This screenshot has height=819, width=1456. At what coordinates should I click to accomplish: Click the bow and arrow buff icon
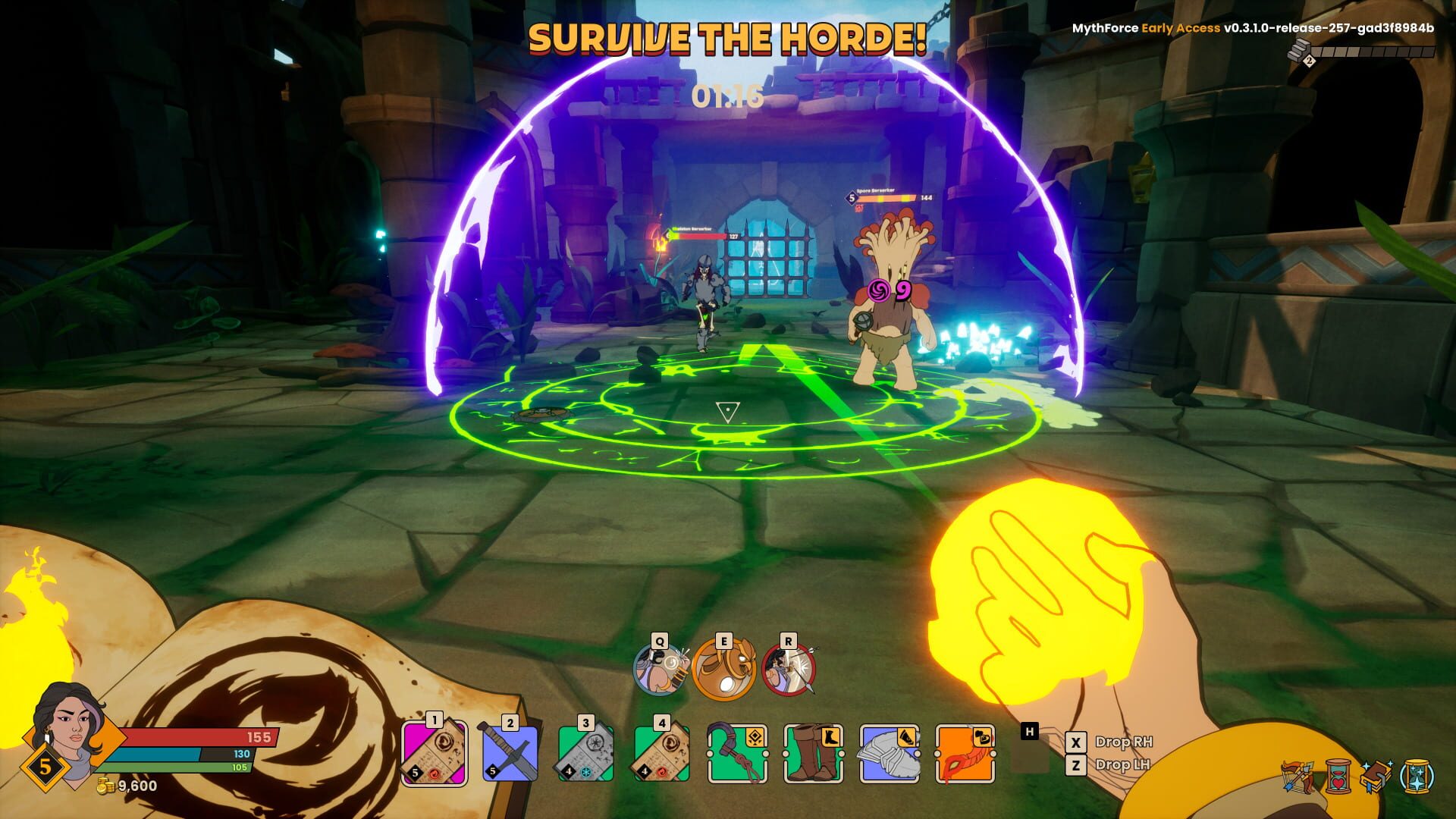(1297, 777)
